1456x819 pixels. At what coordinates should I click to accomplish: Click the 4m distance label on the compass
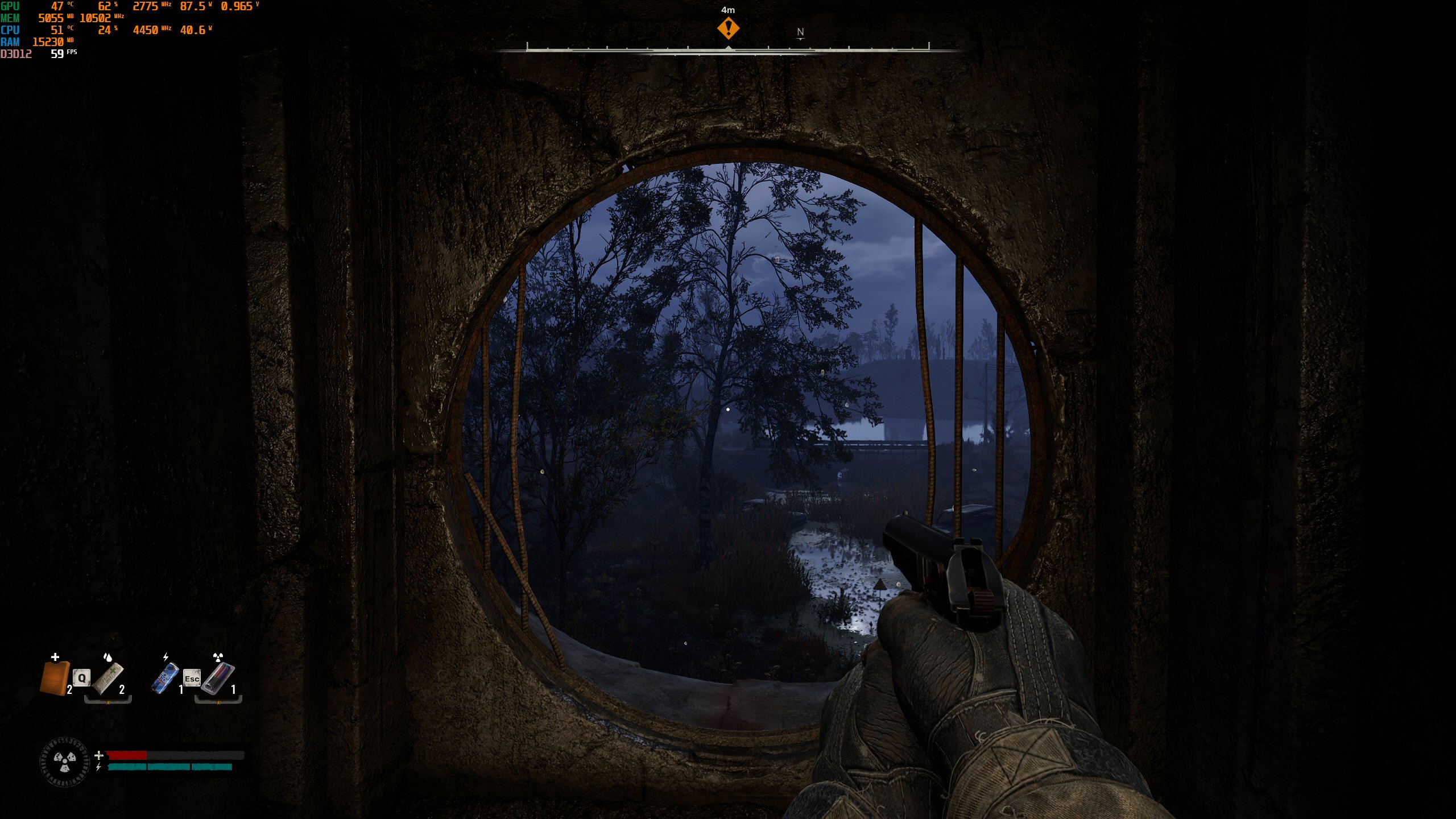pyautogui.click(x=727, y=9)
